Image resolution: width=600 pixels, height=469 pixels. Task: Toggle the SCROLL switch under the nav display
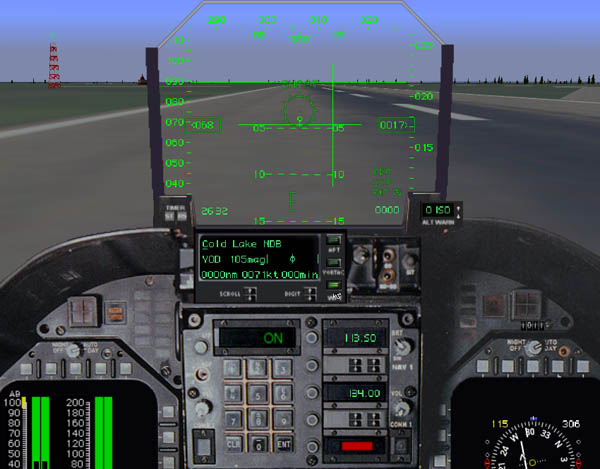coord(249,292)
